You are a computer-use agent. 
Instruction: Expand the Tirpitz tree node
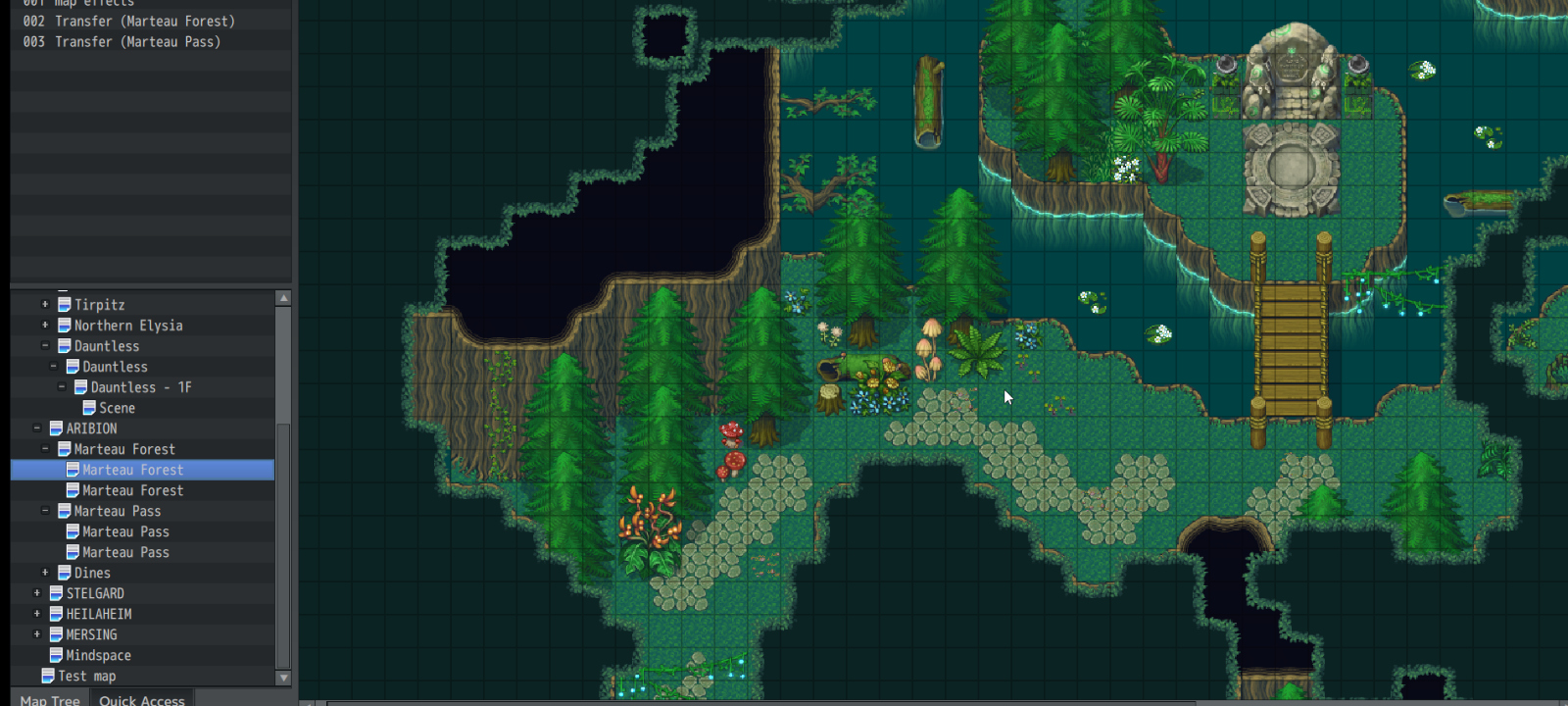pyautogui.click(x=45, y=305)
